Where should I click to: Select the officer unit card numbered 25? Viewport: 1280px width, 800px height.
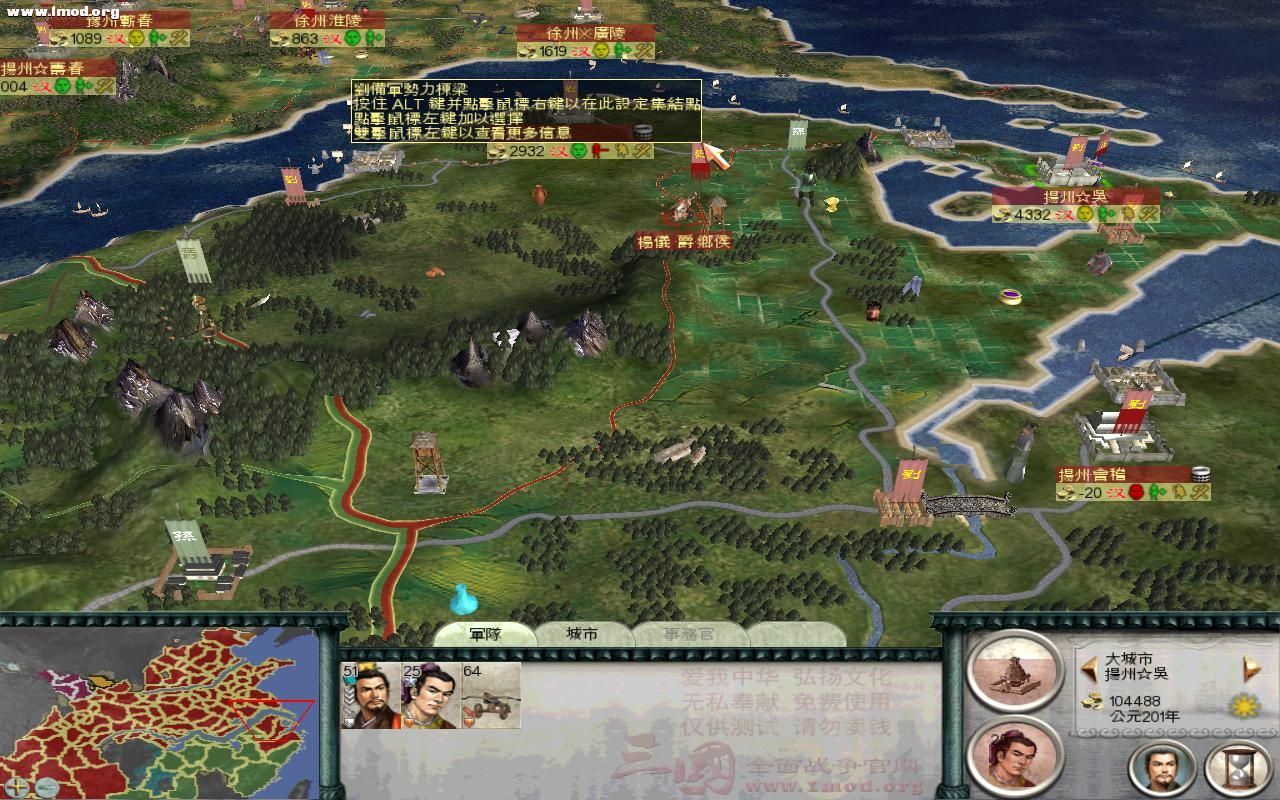430,696
